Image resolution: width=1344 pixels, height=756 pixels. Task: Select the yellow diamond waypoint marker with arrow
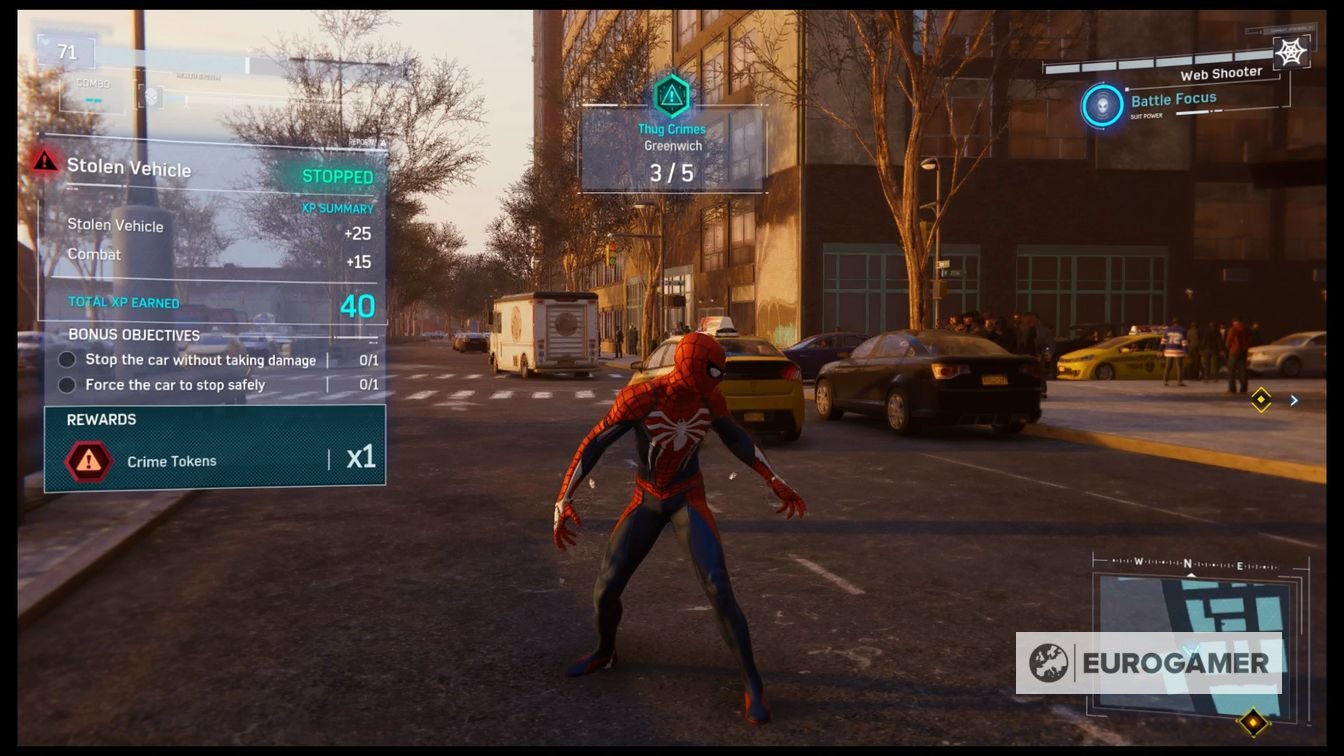tap(1262, 400)
